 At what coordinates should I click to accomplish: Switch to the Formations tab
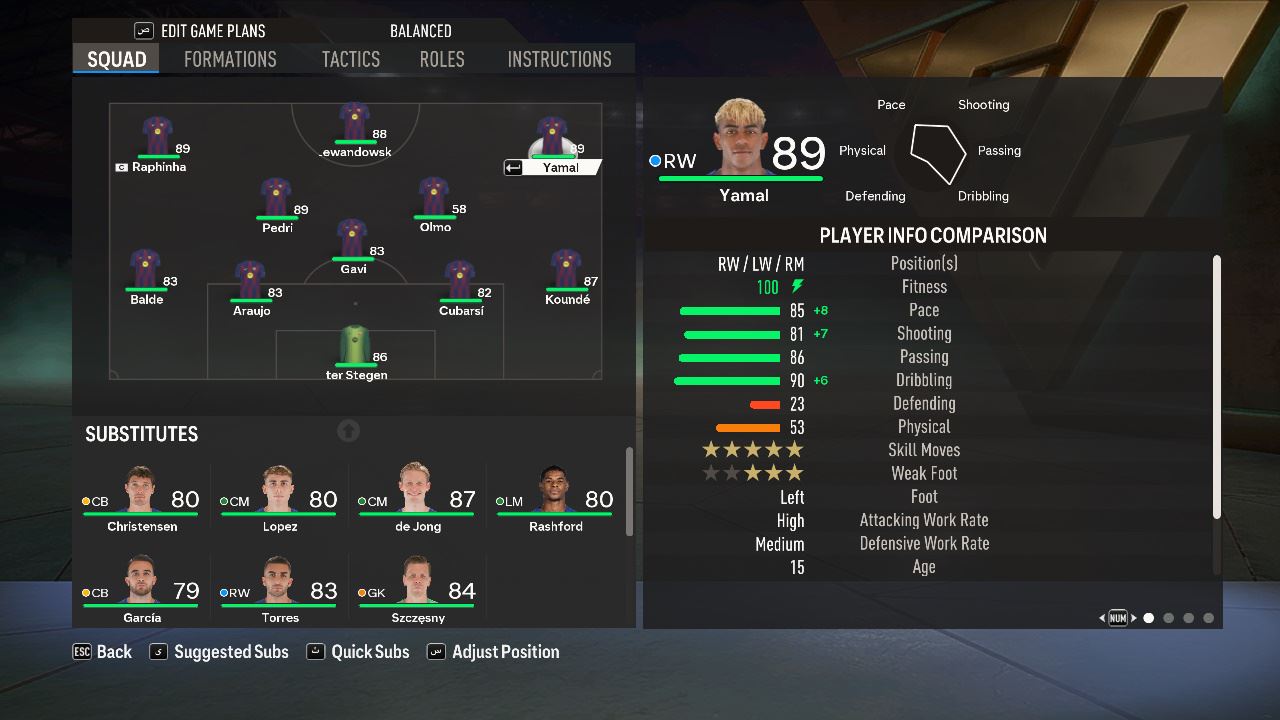[x=230, y=59]
